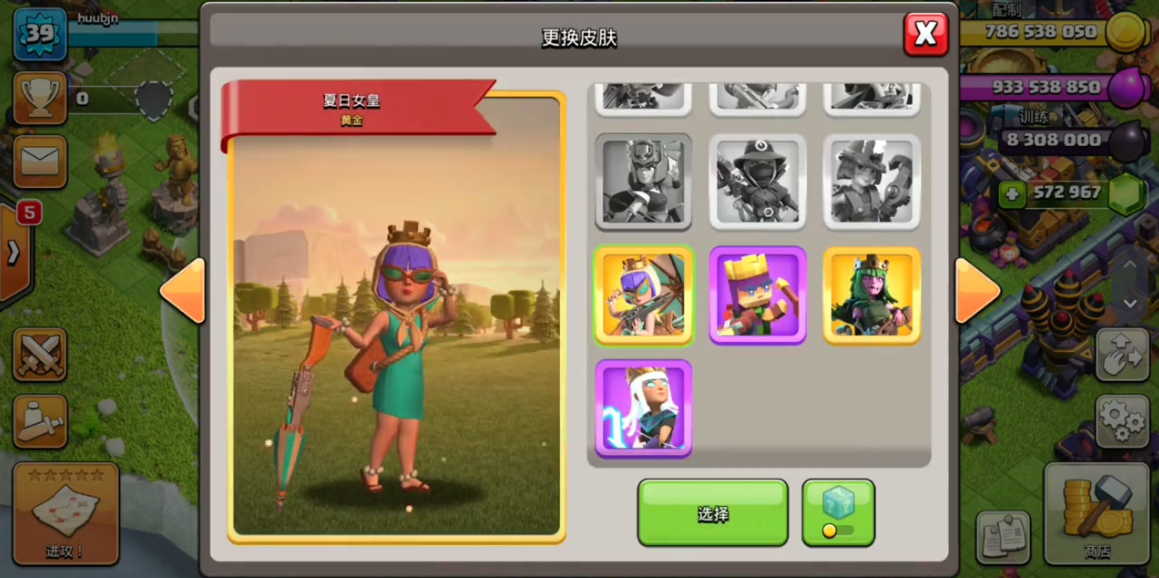Show the next hero with right arrow

point(977,291)
